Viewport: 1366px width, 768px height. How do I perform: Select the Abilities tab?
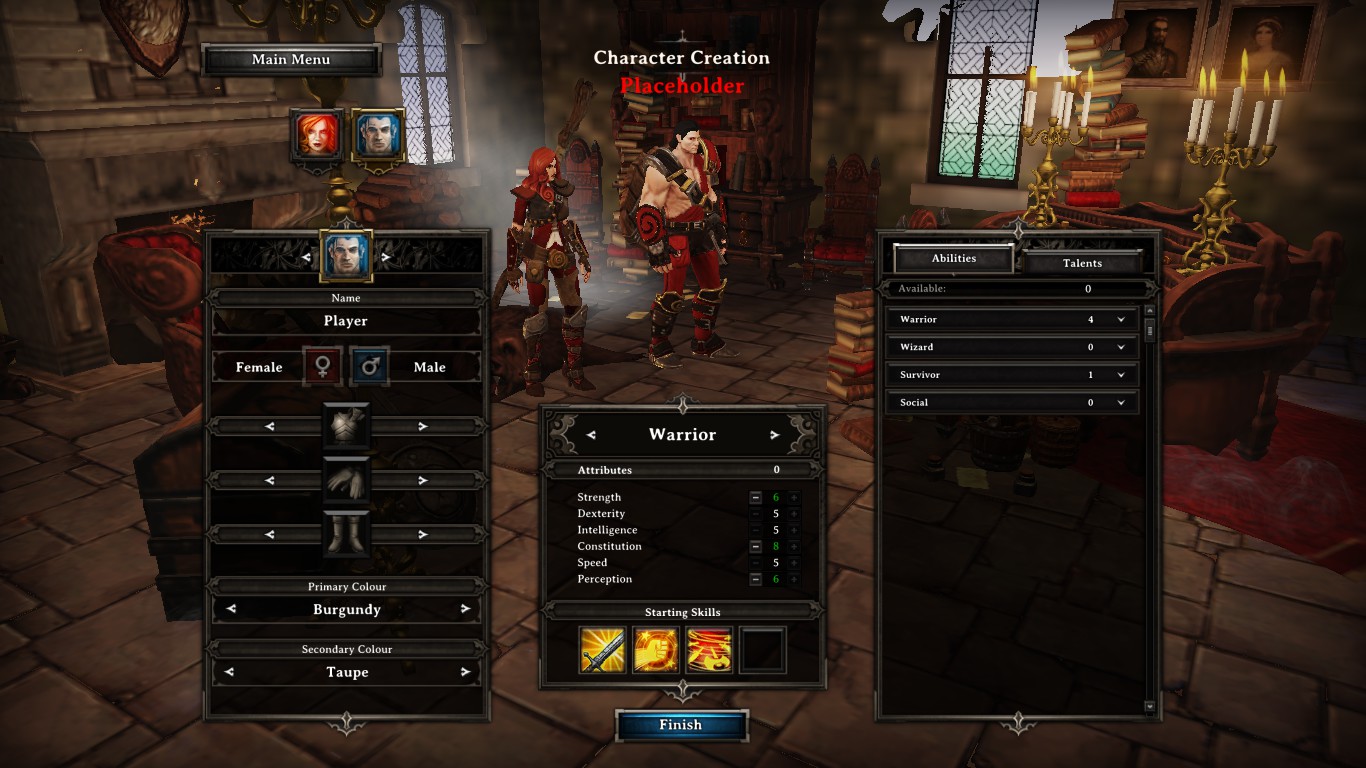[954, 258]
